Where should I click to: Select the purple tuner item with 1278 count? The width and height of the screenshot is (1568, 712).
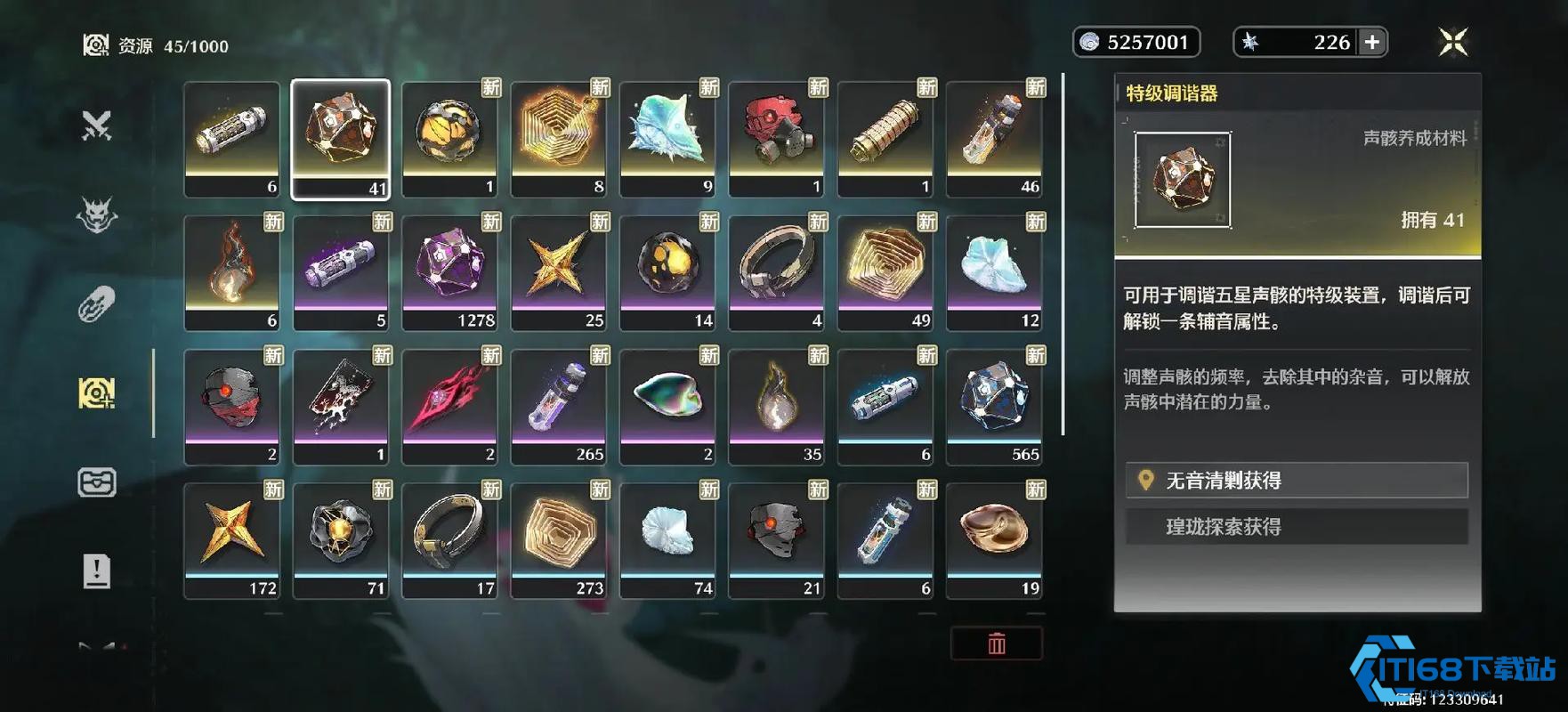pyautogui.click(x=449, y=272)
